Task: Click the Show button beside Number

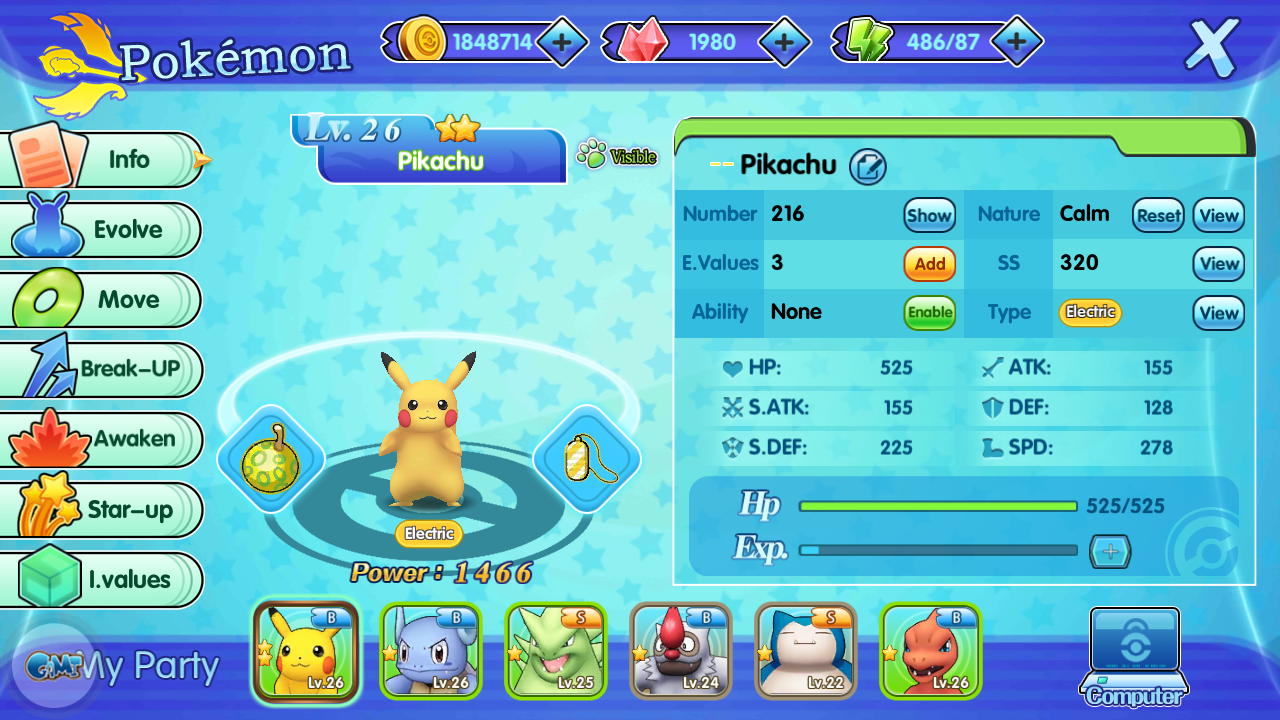Action: click(x=929, y=215)
